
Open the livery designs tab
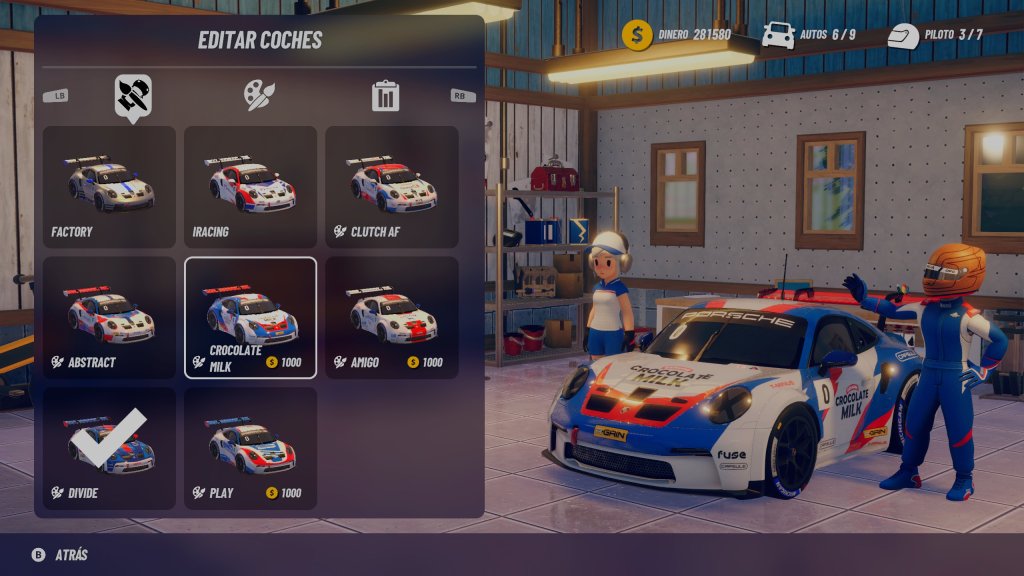[133, 95]
